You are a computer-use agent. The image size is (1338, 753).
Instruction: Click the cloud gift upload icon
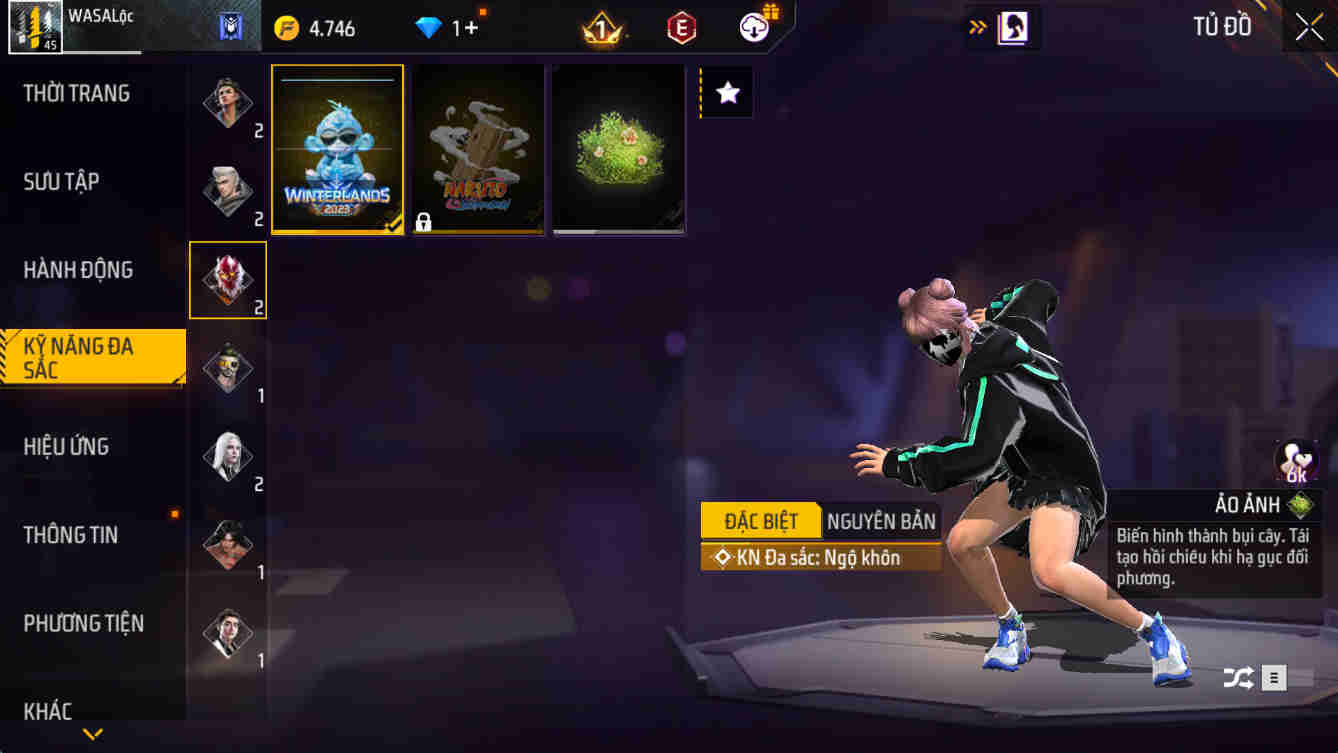(x=755, y=27)
